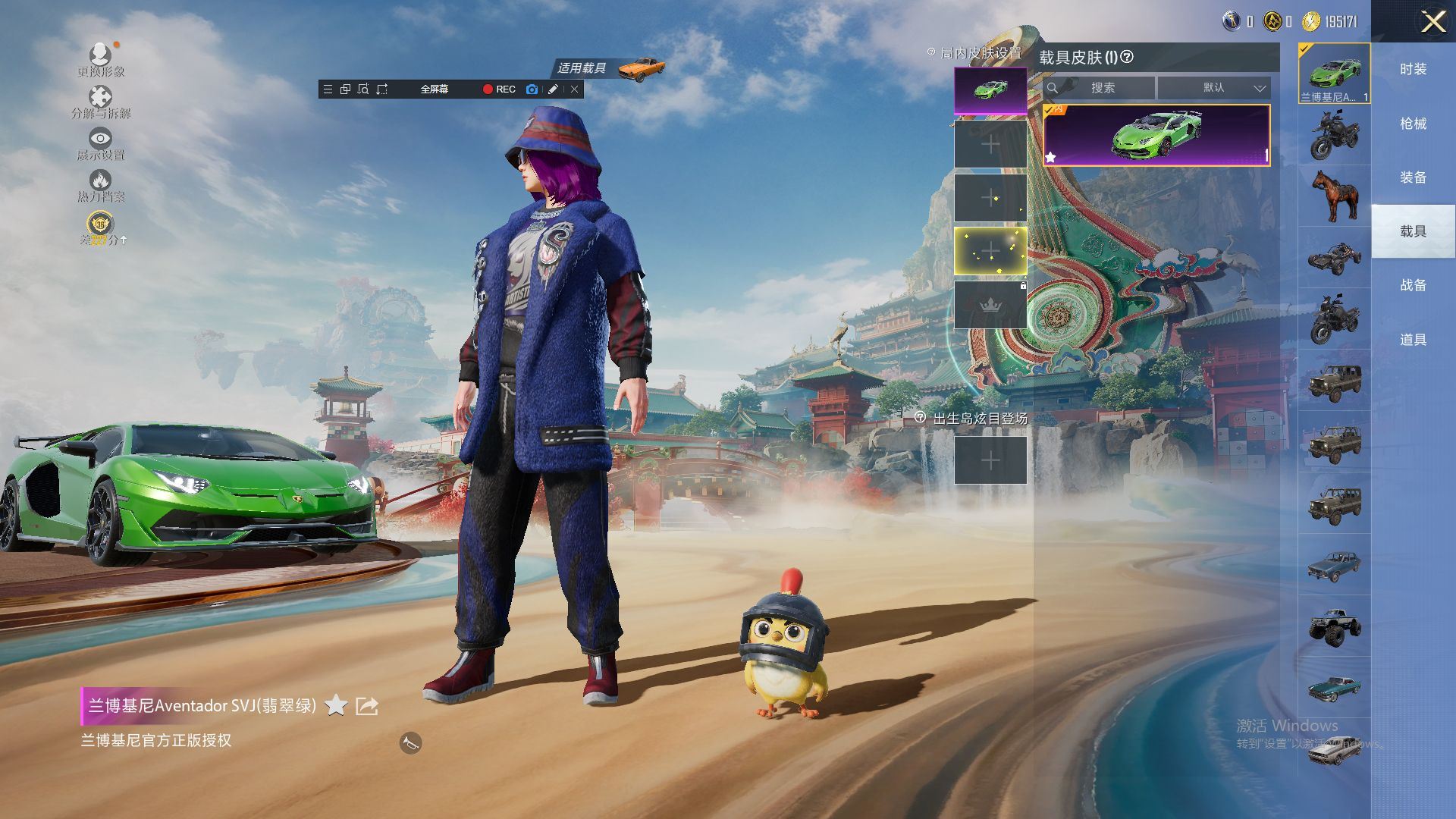
Task: Switch to the 时装 tab
Action: [1413, 69]
